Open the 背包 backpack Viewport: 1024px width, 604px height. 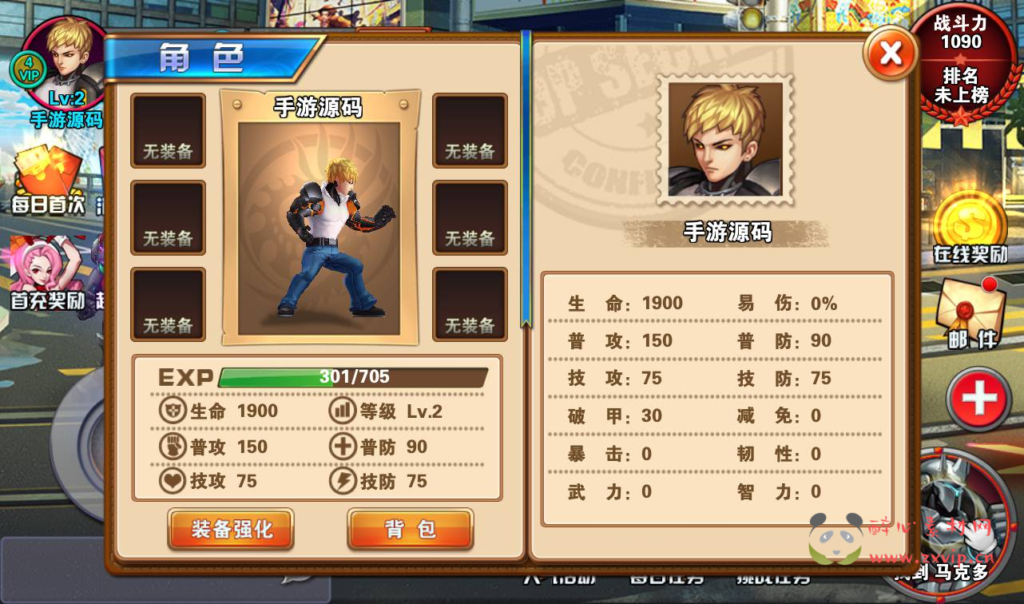tap(410, 529)
